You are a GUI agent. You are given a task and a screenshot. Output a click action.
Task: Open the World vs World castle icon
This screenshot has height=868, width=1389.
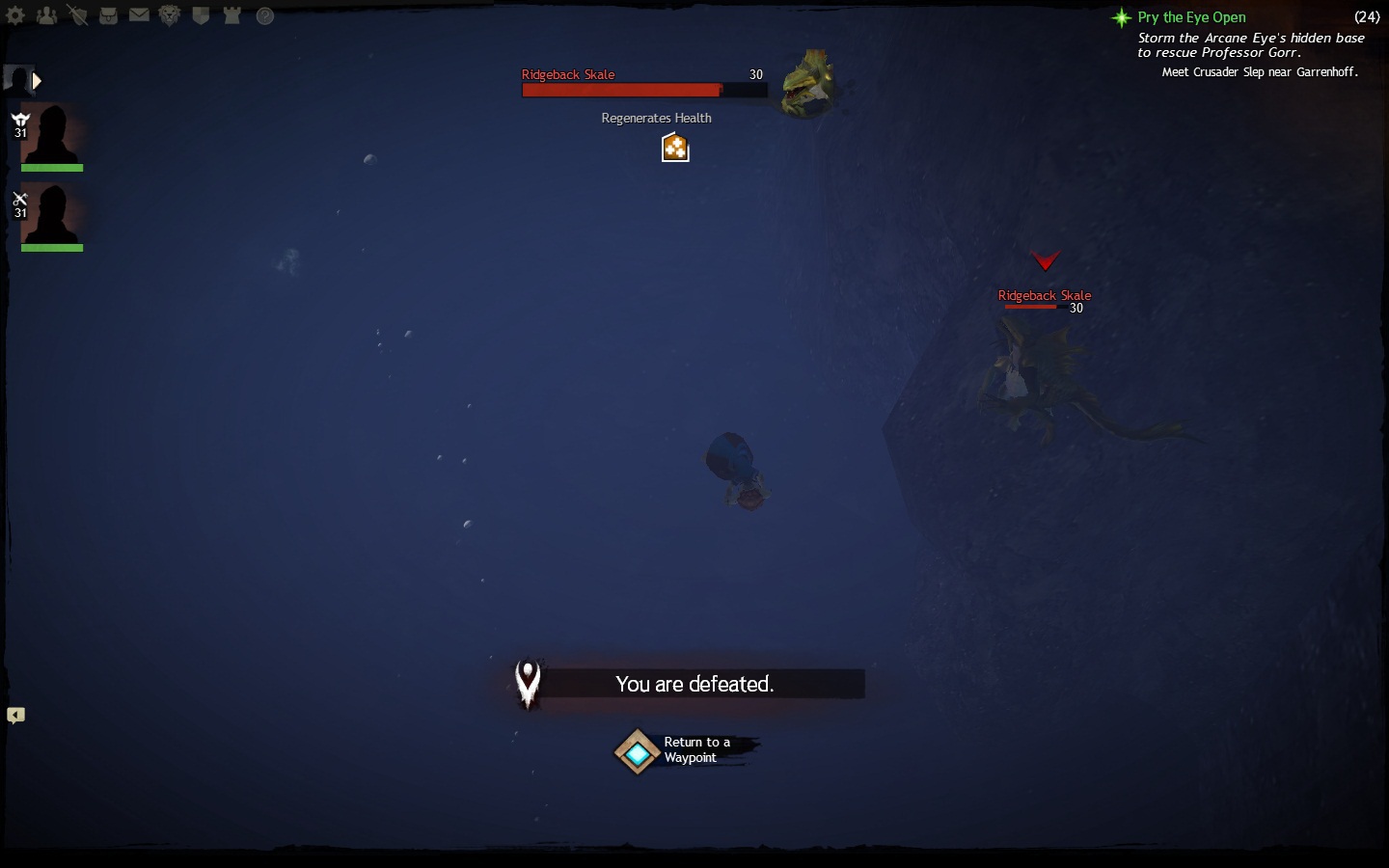pyautogui.click(x=231, y=15)
